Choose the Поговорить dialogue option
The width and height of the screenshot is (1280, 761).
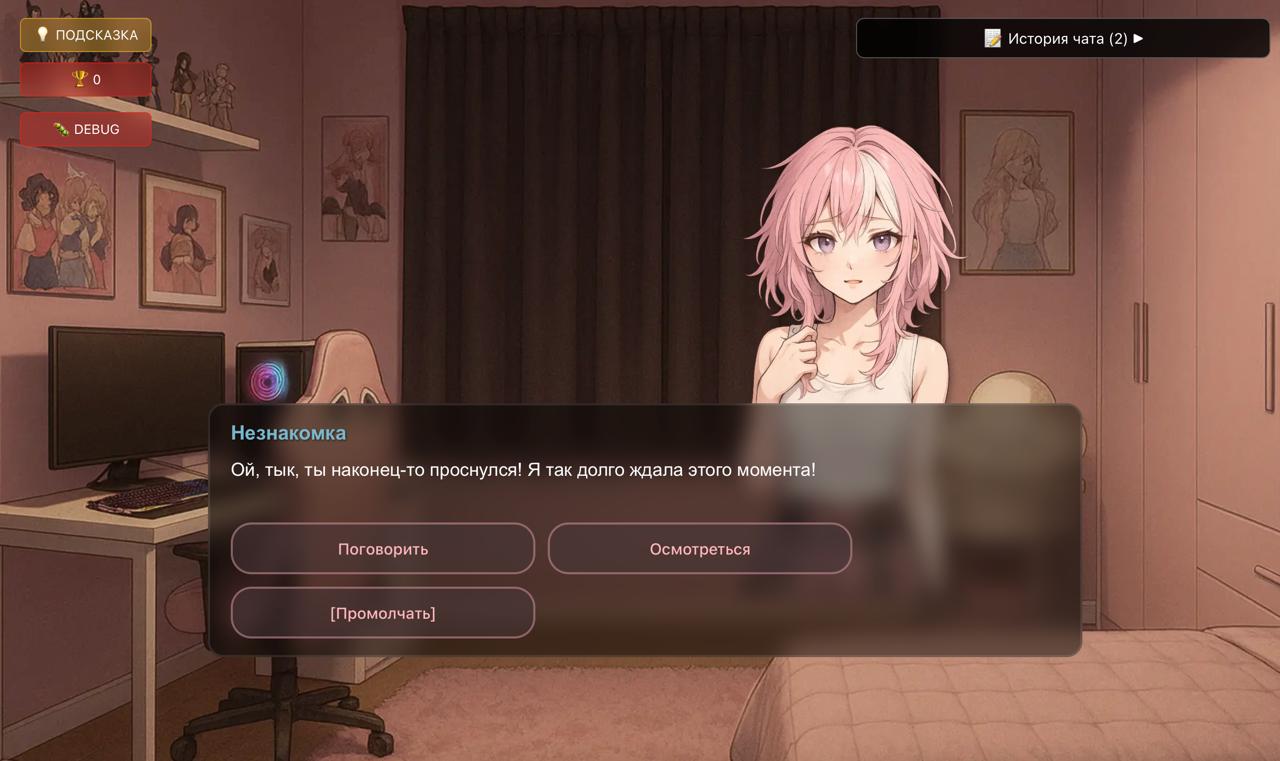click(383, 549)
